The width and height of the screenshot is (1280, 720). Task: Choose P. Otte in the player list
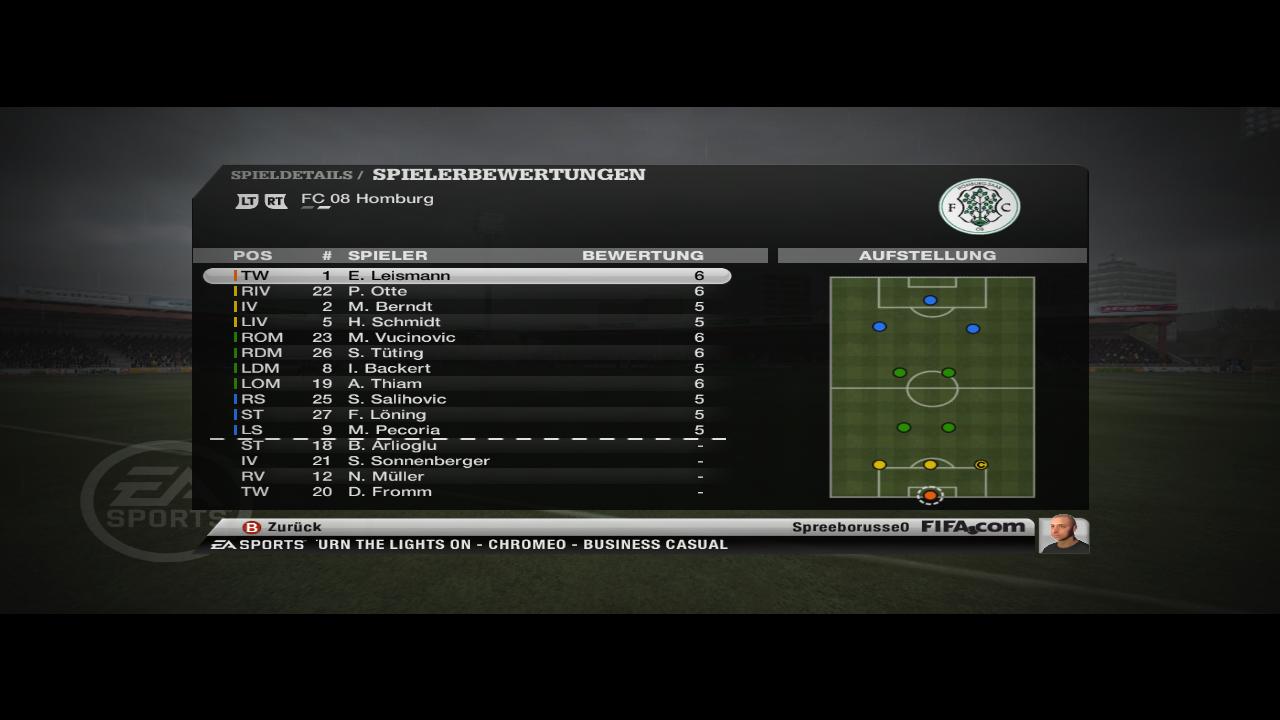click(x=467, y=291)
